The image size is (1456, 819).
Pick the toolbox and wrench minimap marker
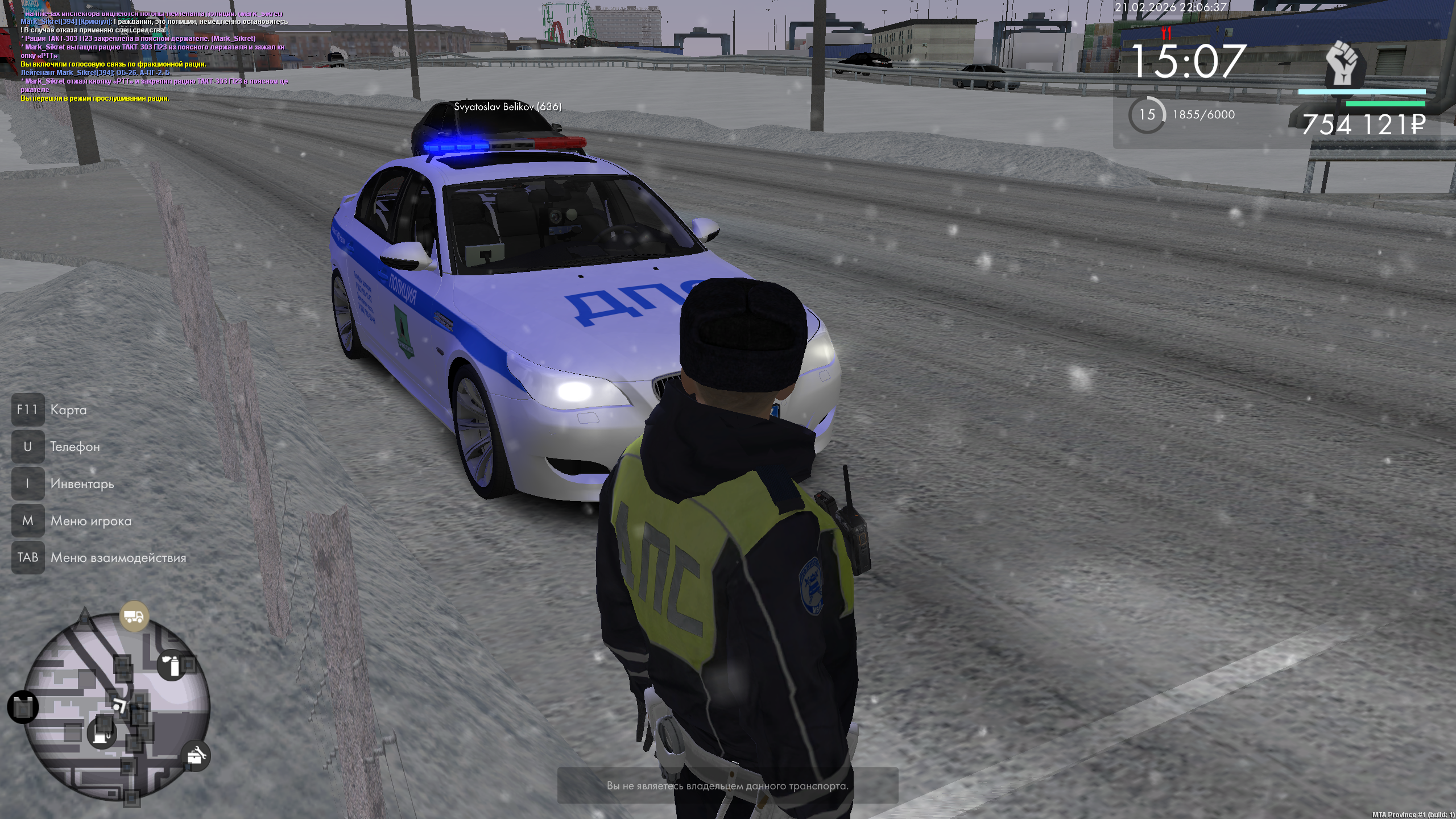click(x=196, y=756)
